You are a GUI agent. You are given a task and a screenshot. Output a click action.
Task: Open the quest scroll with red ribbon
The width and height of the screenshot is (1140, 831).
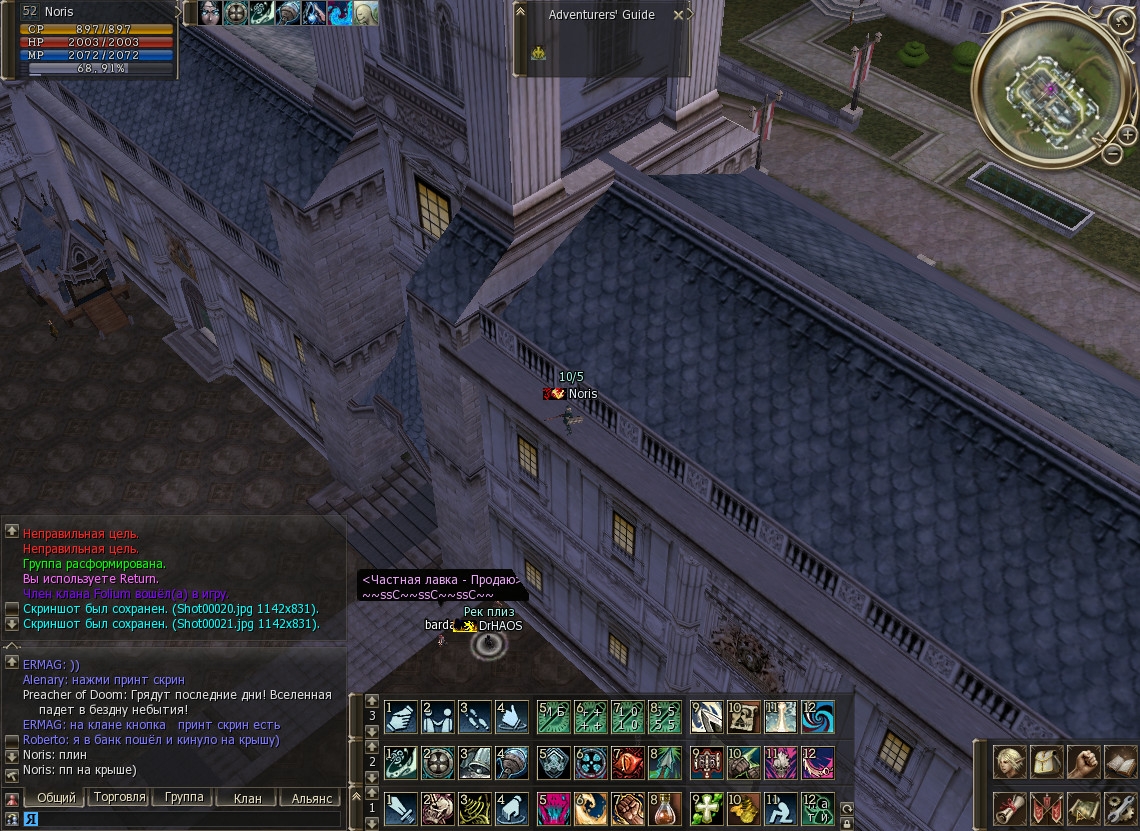point(1009,808)
